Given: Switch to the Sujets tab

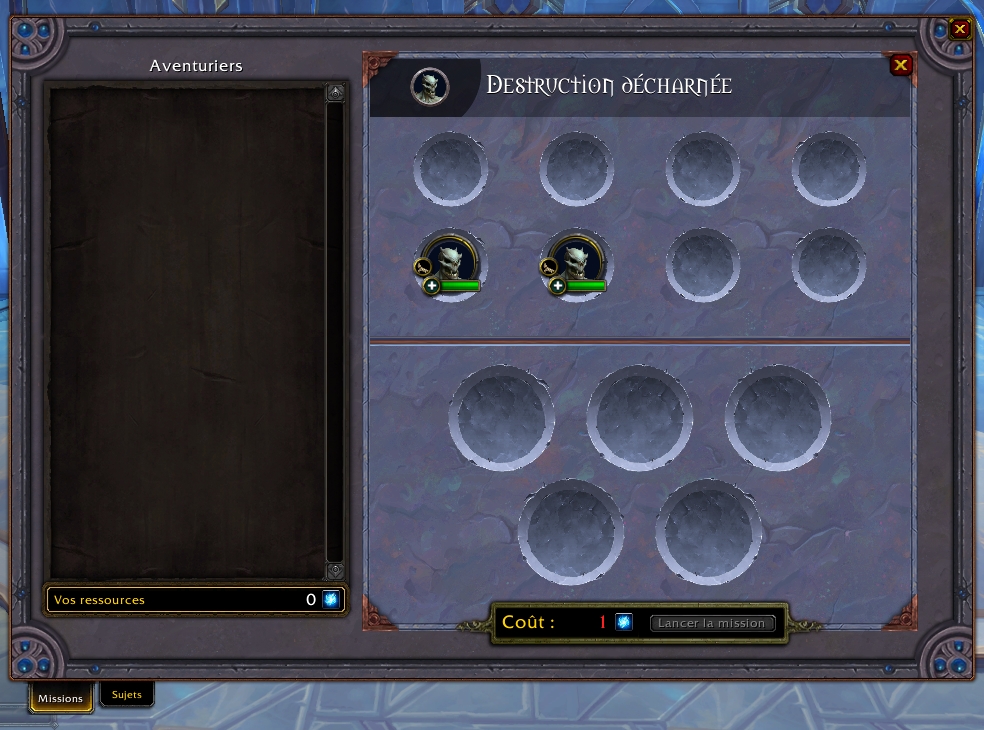Looking at the screenshot, I should coord(127,695).
